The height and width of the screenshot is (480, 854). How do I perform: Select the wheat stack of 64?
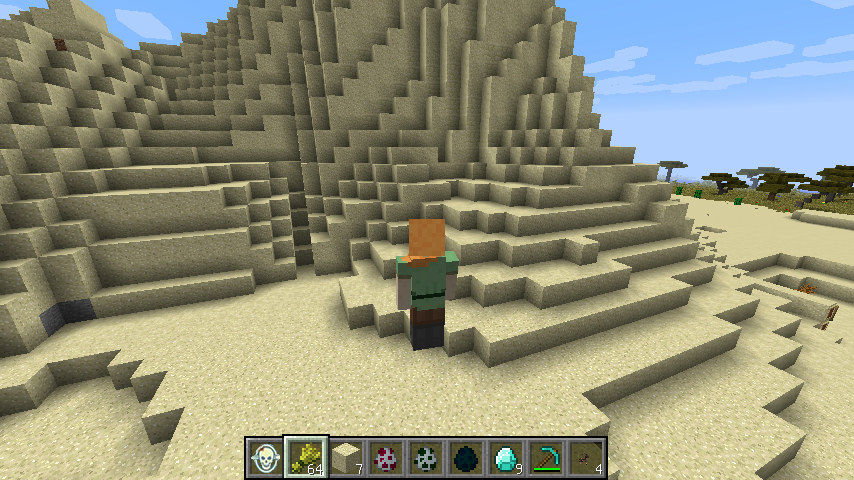[x=306, y=458]
